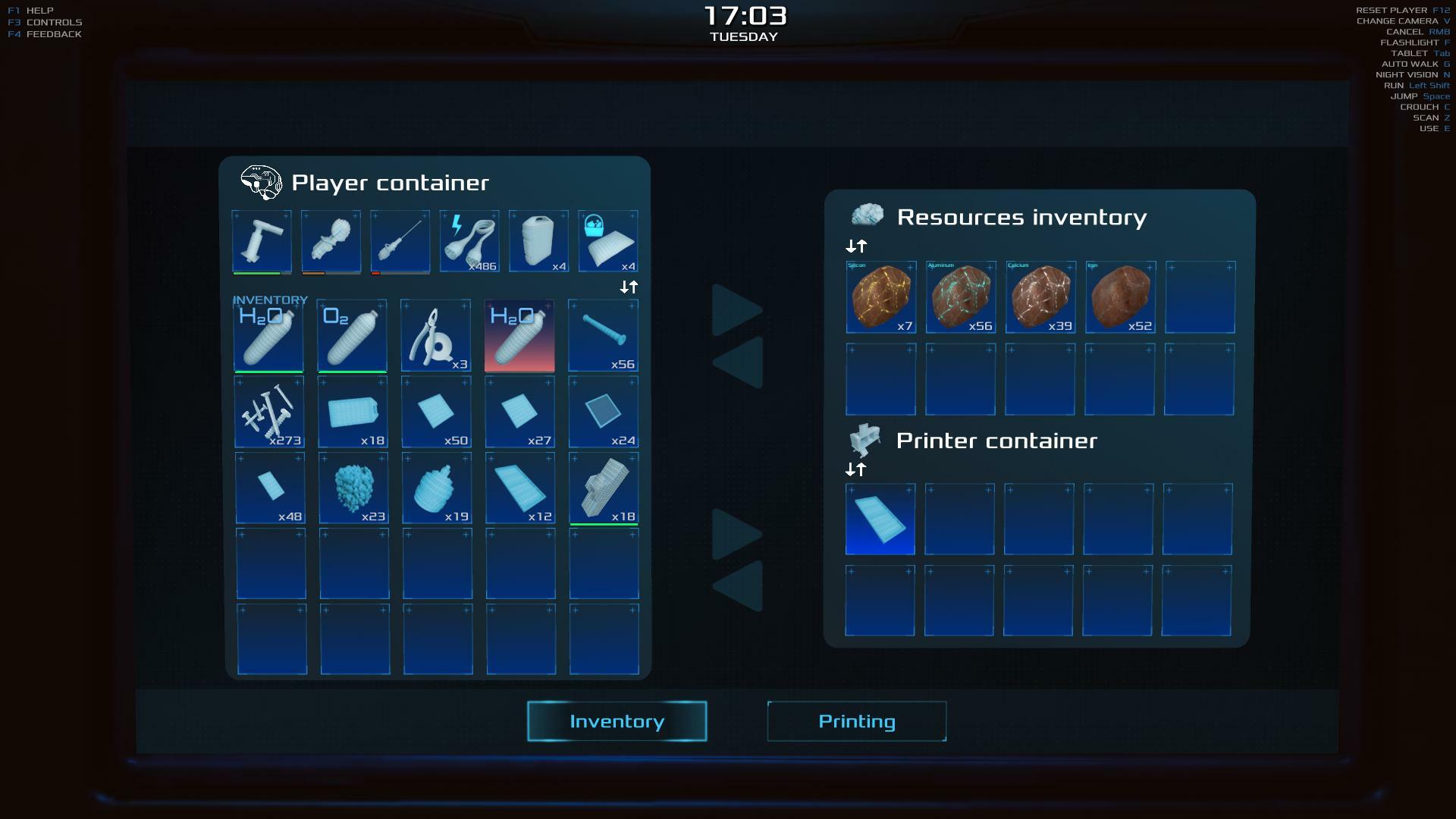Pick the fluffy sponge item stack
This screenshot has width=1456, height=819.
[x=353, y=488]
